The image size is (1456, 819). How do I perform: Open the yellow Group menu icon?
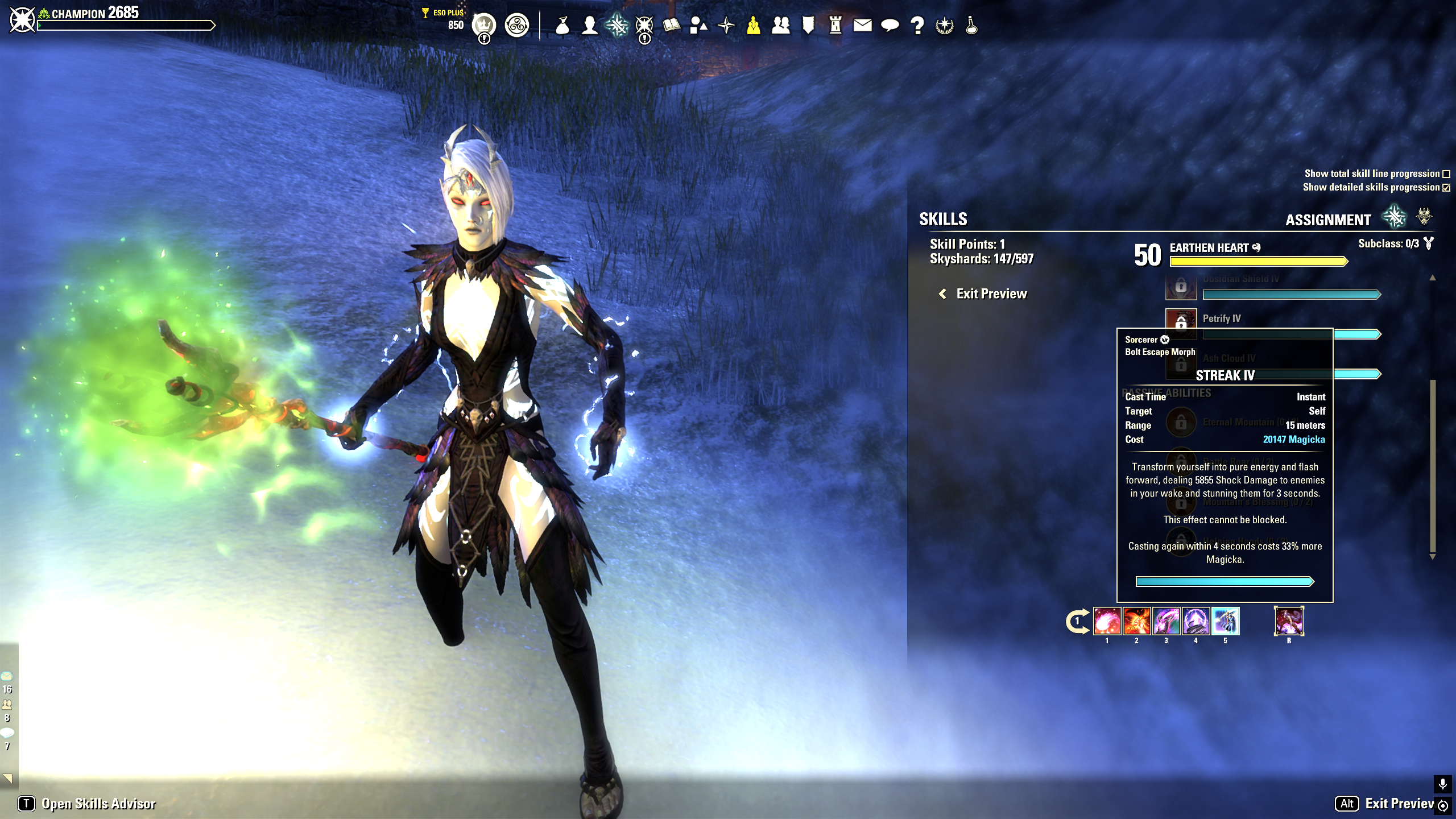point(754,26)
